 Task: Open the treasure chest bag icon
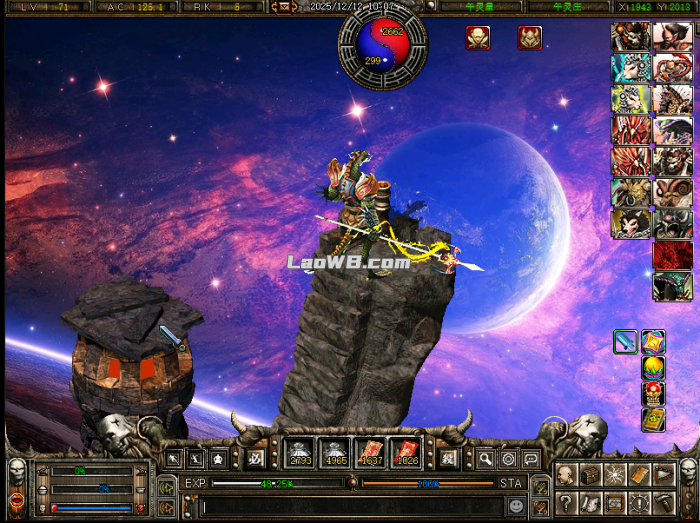click(x=591, y=475)
